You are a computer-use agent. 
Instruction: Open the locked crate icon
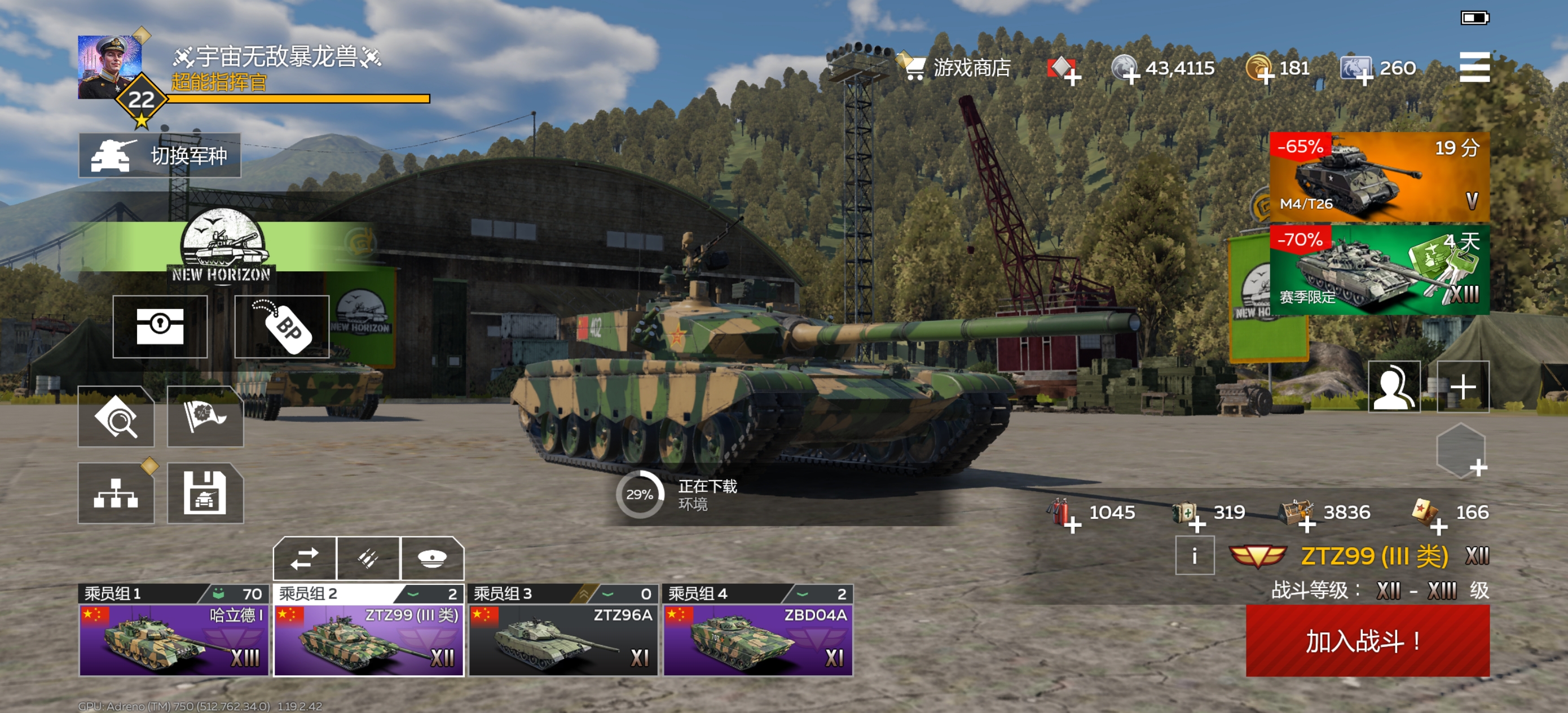160,327
